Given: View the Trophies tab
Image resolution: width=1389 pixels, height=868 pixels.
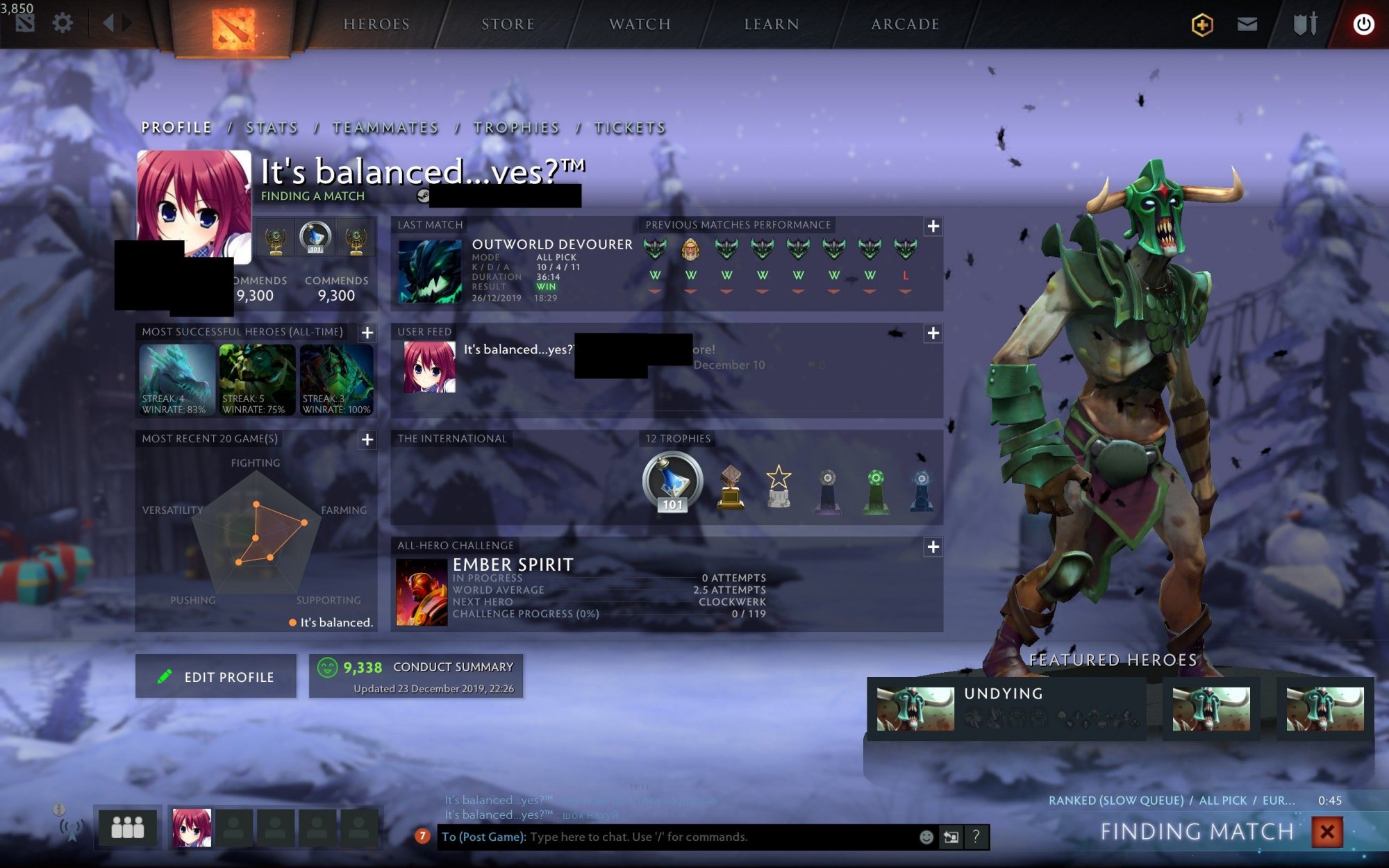Looking at the screenshot, I should click(x=516, y=128).
